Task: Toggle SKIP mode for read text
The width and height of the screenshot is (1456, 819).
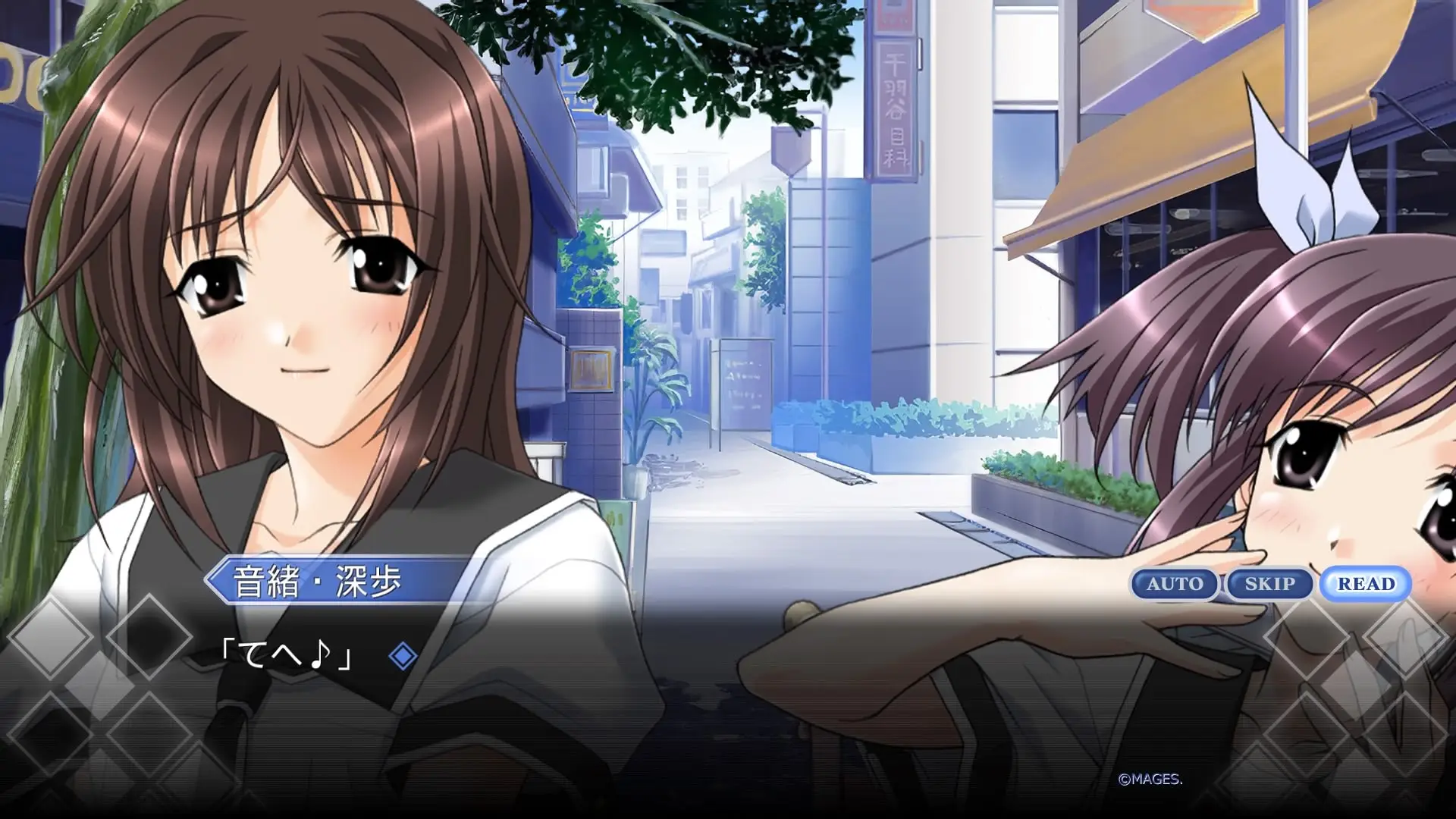Action: [1270, 583]
